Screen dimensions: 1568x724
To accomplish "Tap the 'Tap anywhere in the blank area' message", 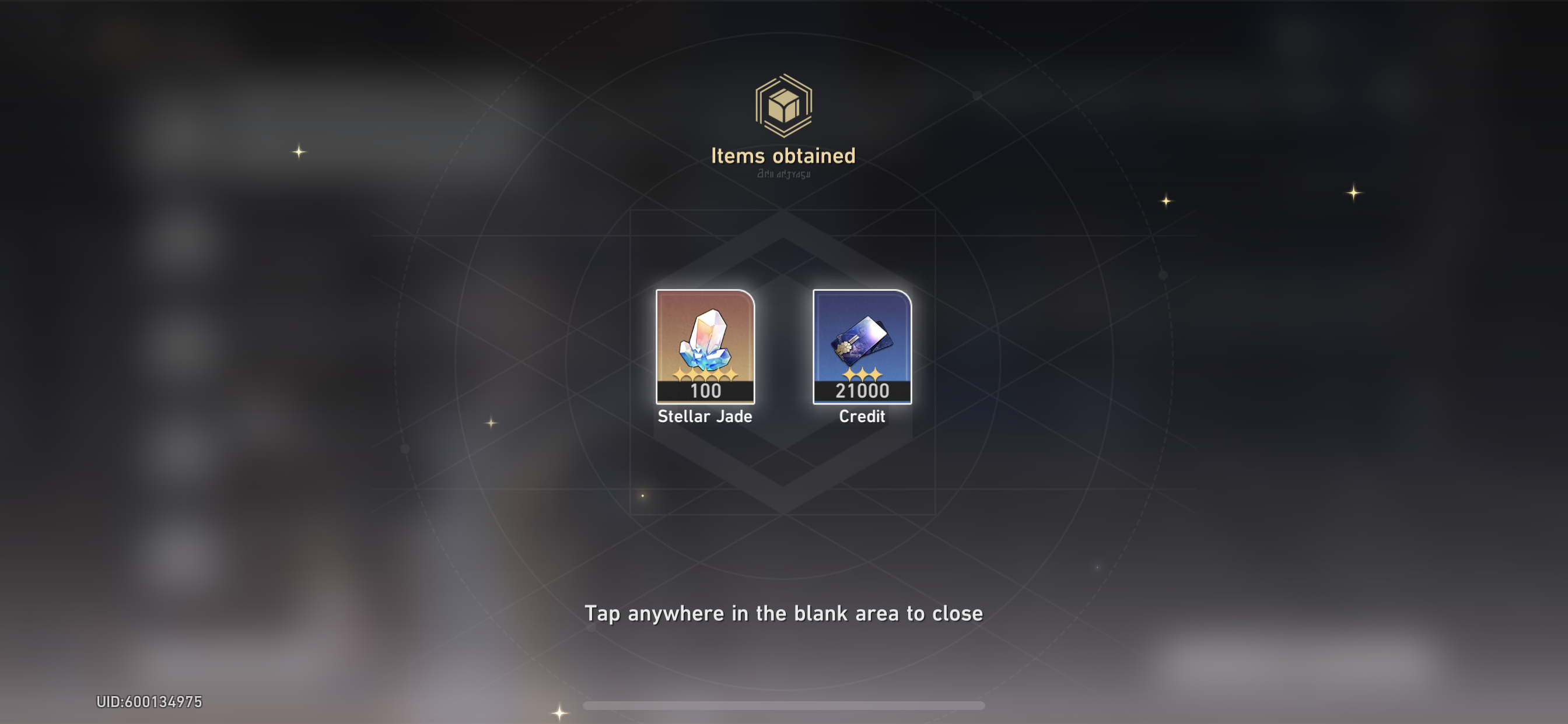I will click(x=784, y=614).
